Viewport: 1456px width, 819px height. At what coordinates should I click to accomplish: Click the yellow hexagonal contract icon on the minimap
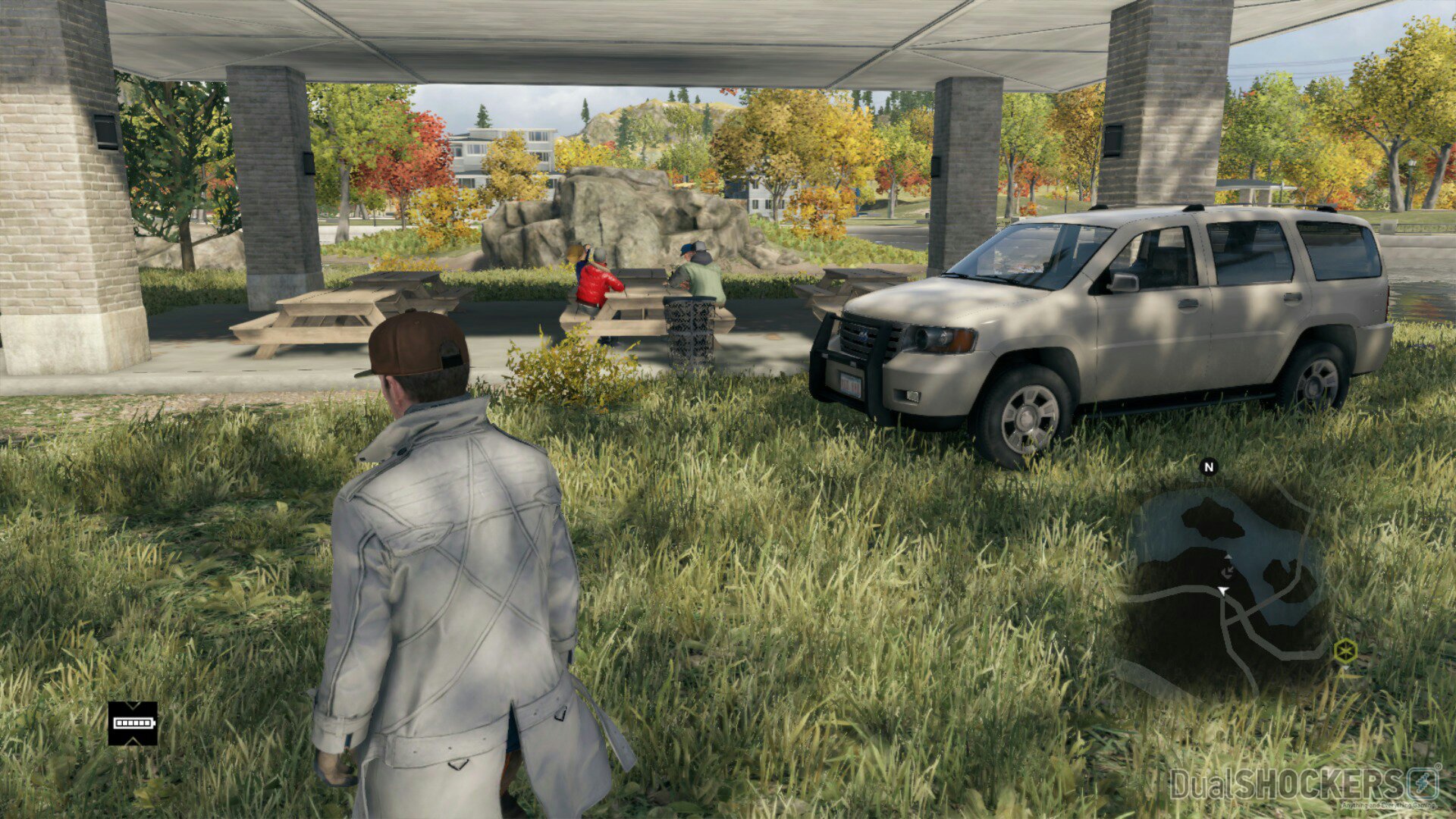[1346, 649]
